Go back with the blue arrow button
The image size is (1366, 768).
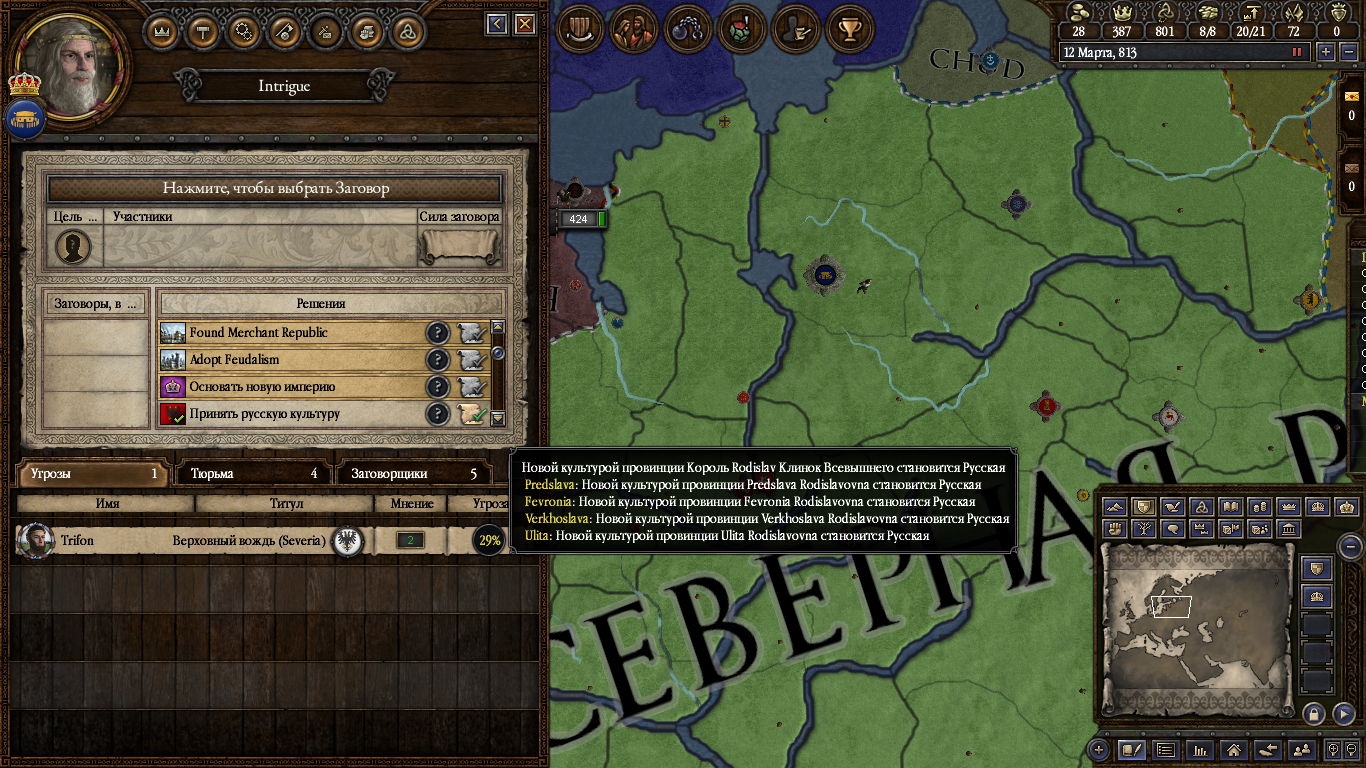[497, 24]
